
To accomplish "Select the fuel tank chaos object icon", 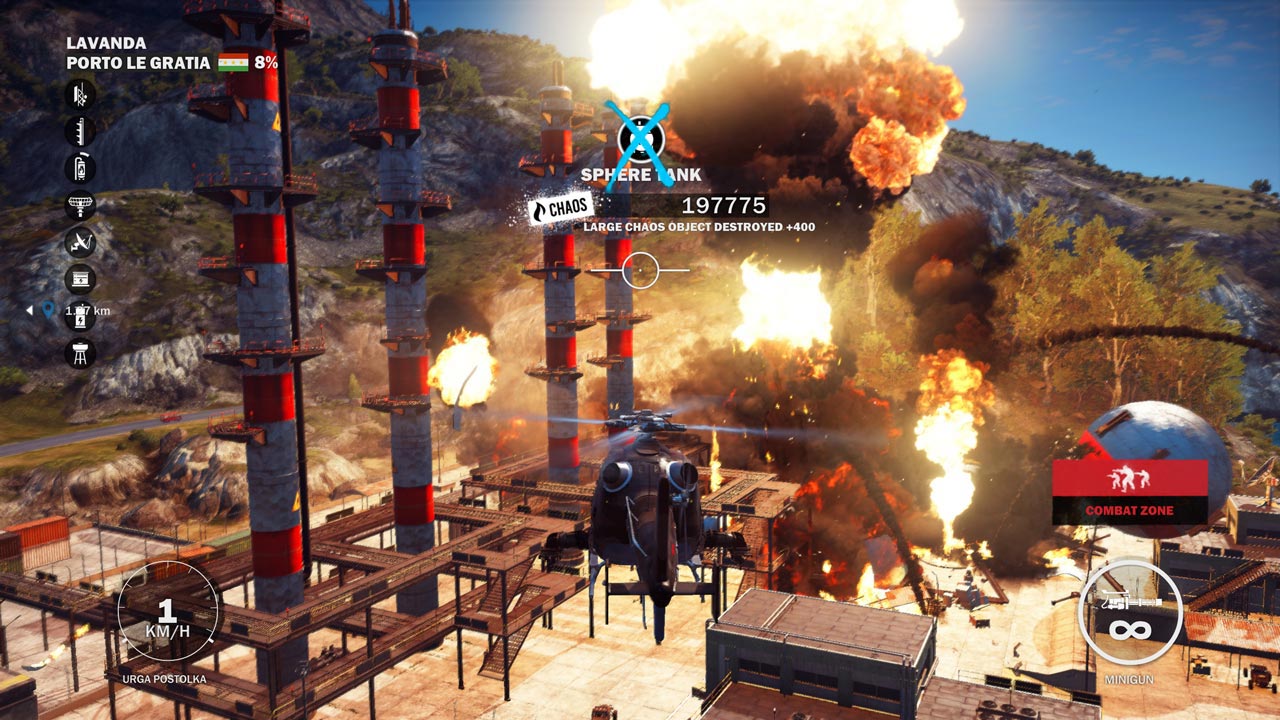I will 80,168.
